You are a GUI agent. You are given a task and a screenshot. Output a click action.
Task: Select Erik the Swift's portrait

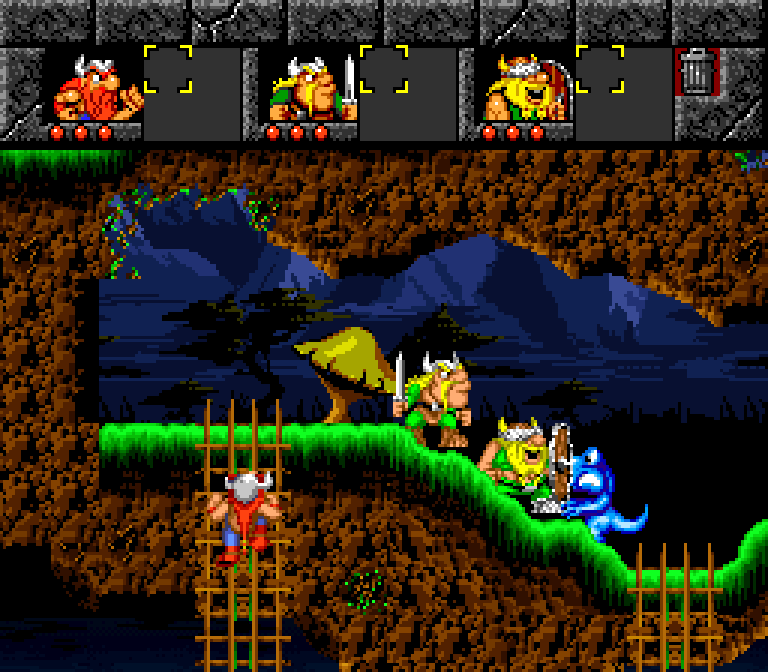(96, 88)
